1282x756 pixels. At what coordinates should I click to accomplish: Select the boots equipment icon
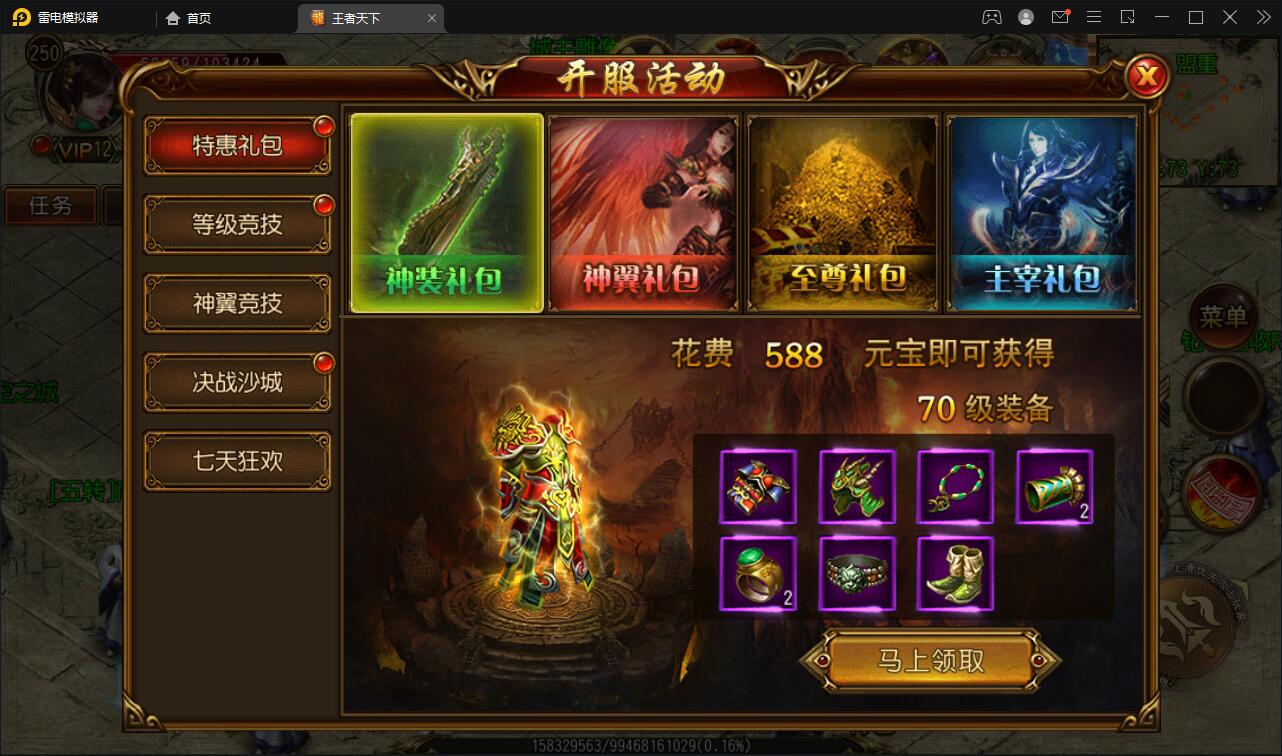point(955,574)
